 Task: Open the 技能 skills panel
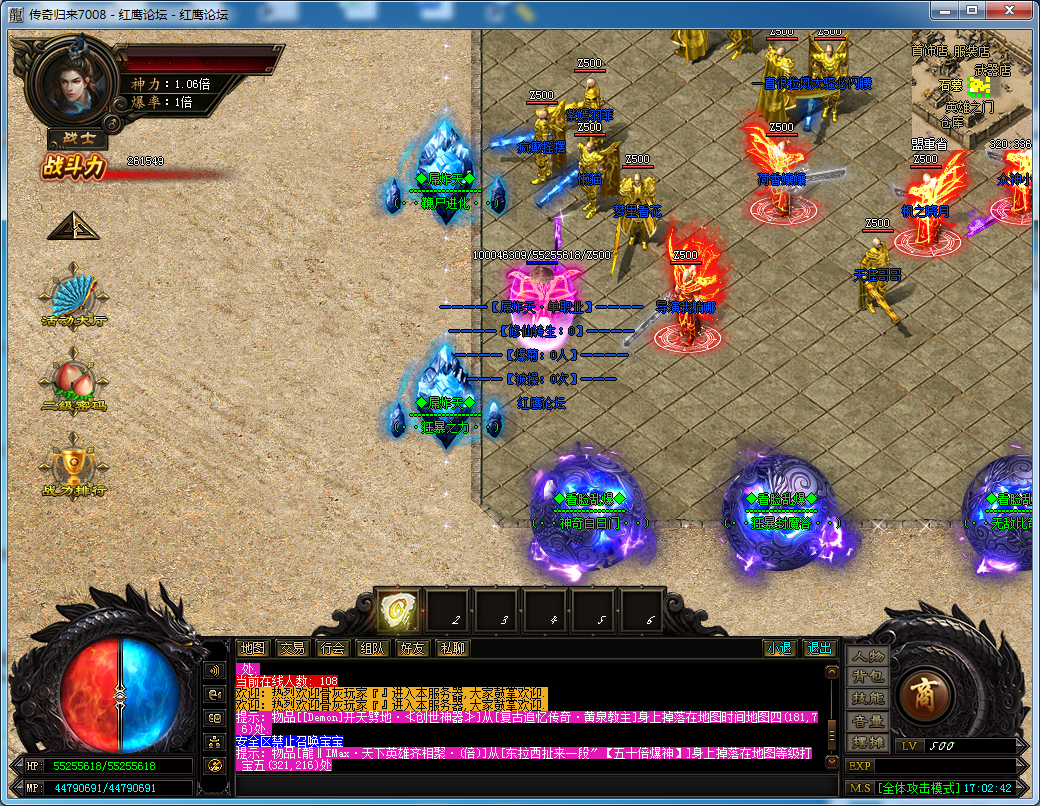pos(867,699)
